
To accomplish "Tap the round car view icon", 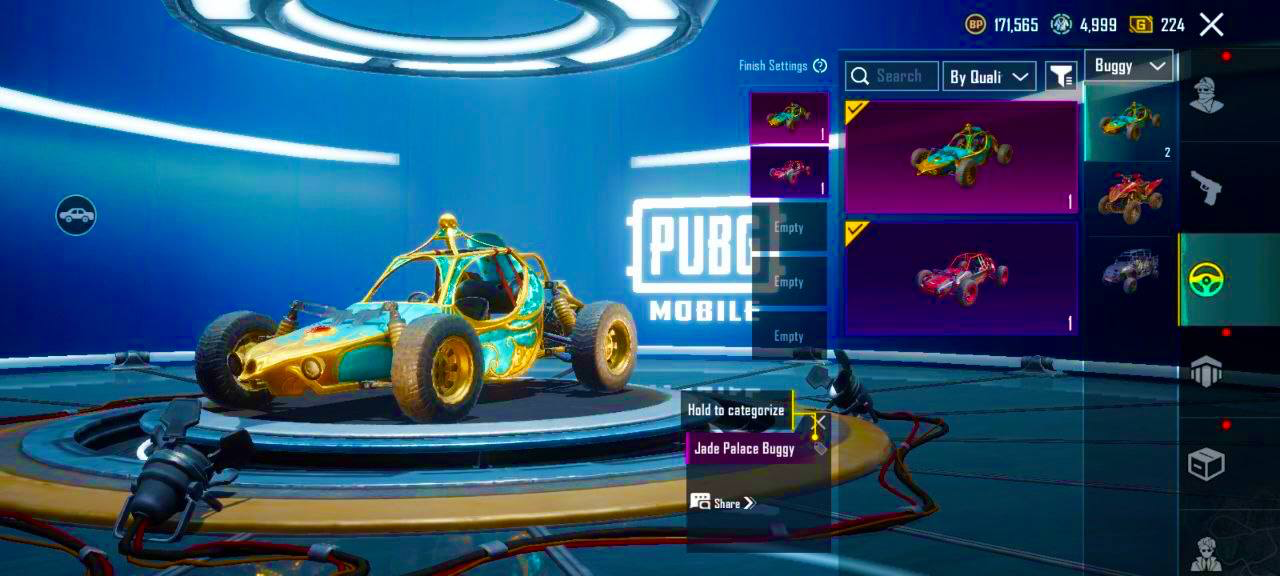I will pyautogui.click(x=76, y=214).
